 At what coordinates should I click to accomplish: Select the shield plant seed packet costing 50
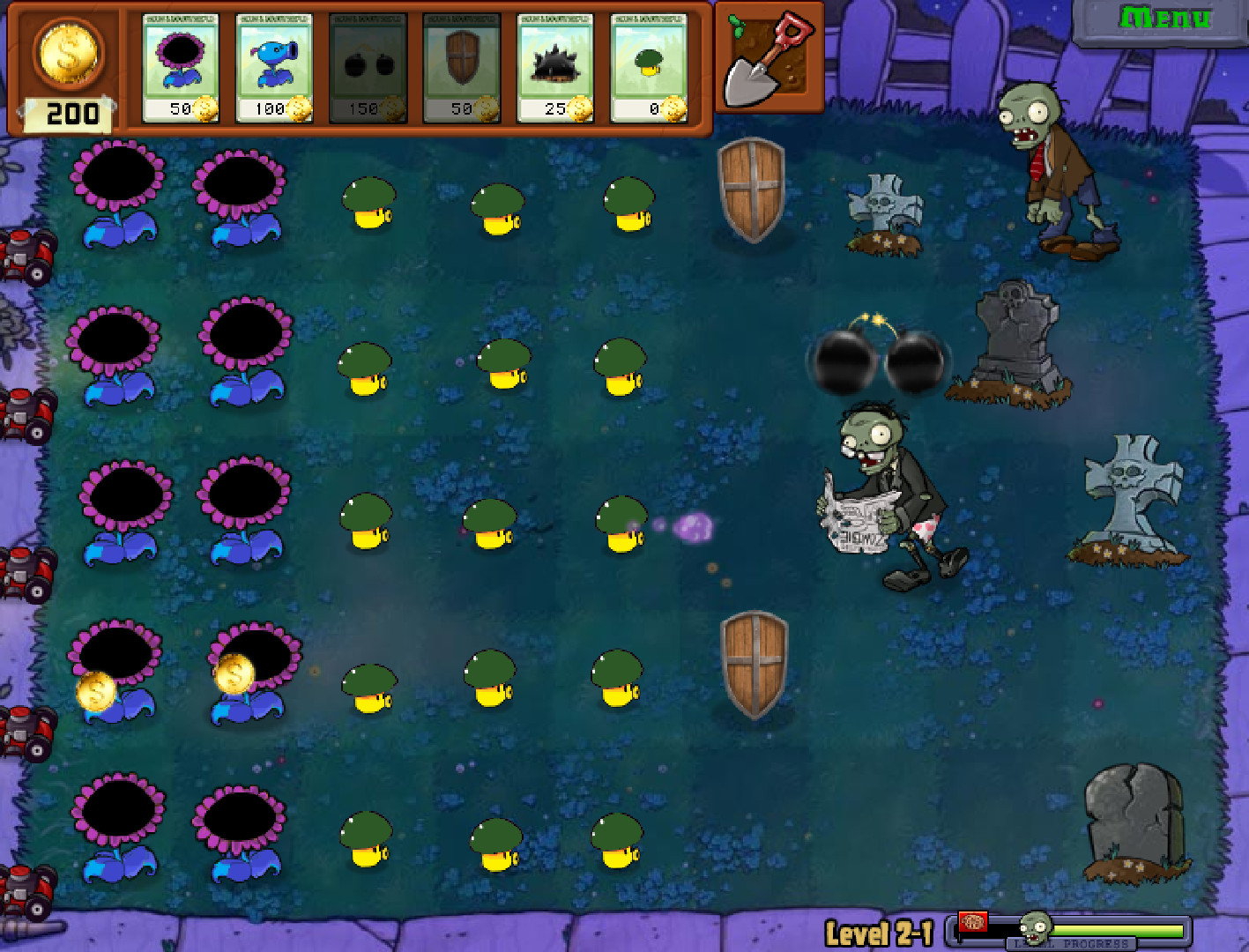pos(460,66)
